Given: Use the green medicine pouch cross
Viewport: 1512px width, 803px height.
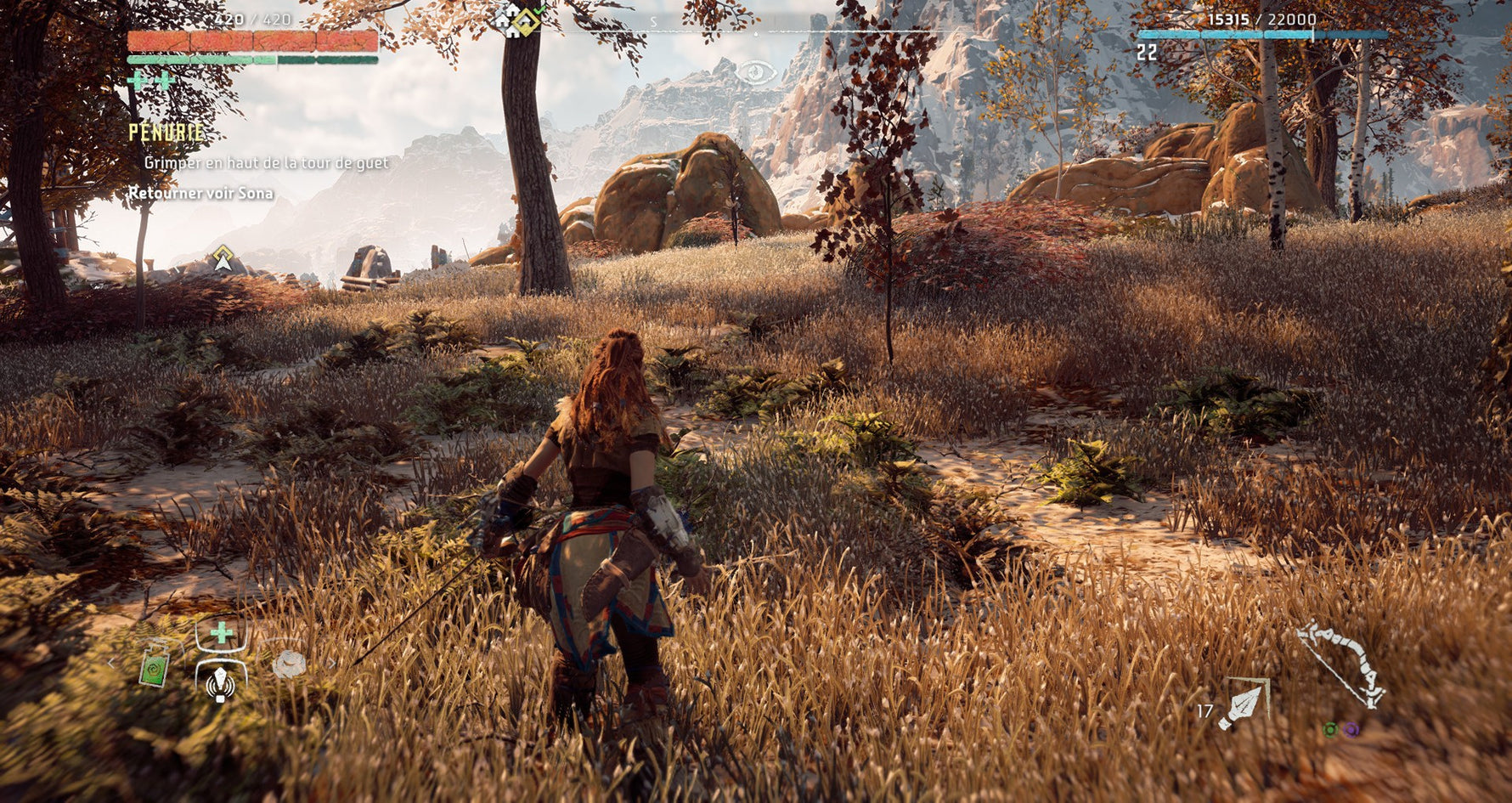Looking at the screenshot, I should (x=221, y=633).
